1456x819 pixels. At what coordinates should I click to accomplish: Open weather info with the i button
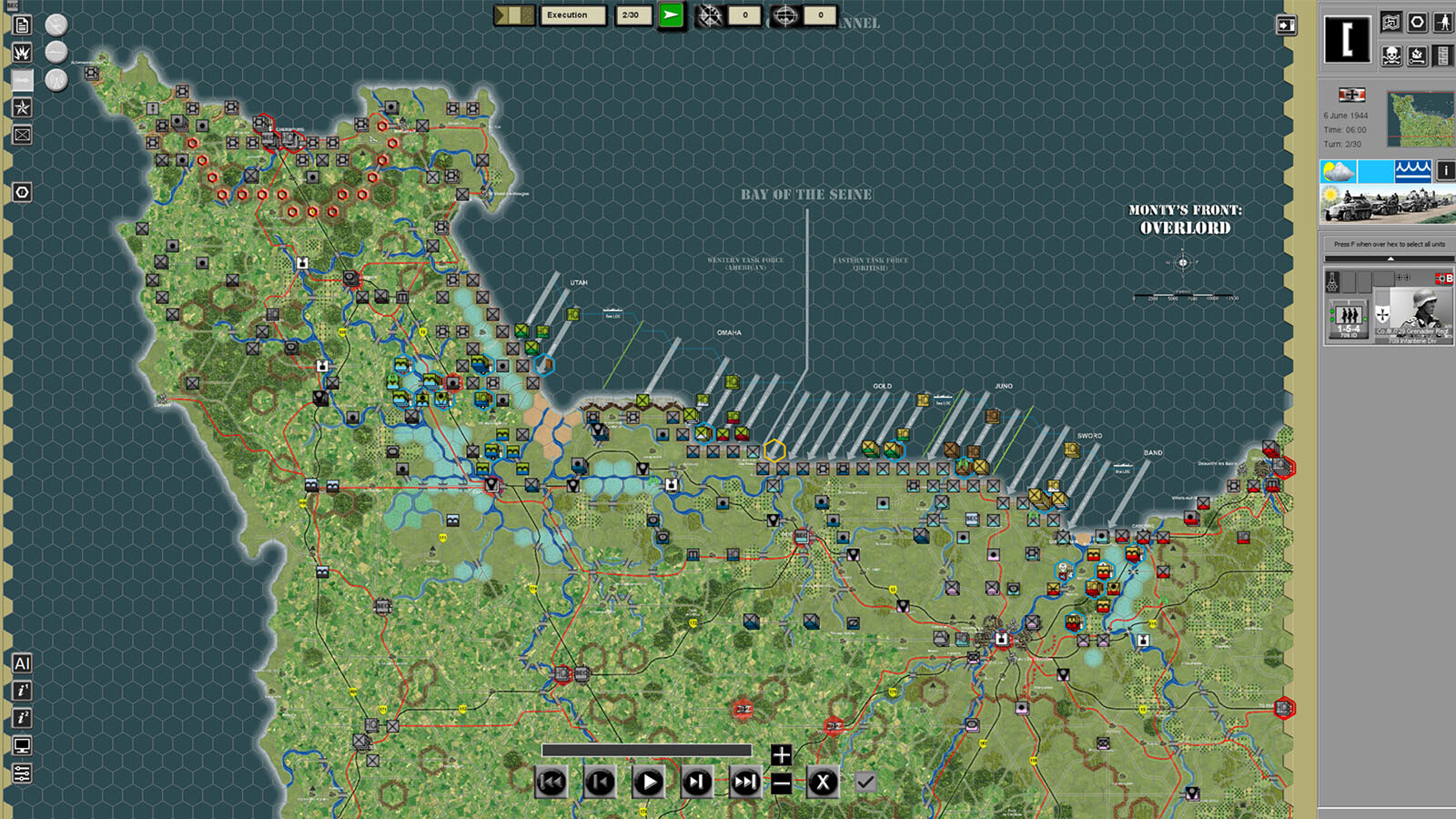1445,170
